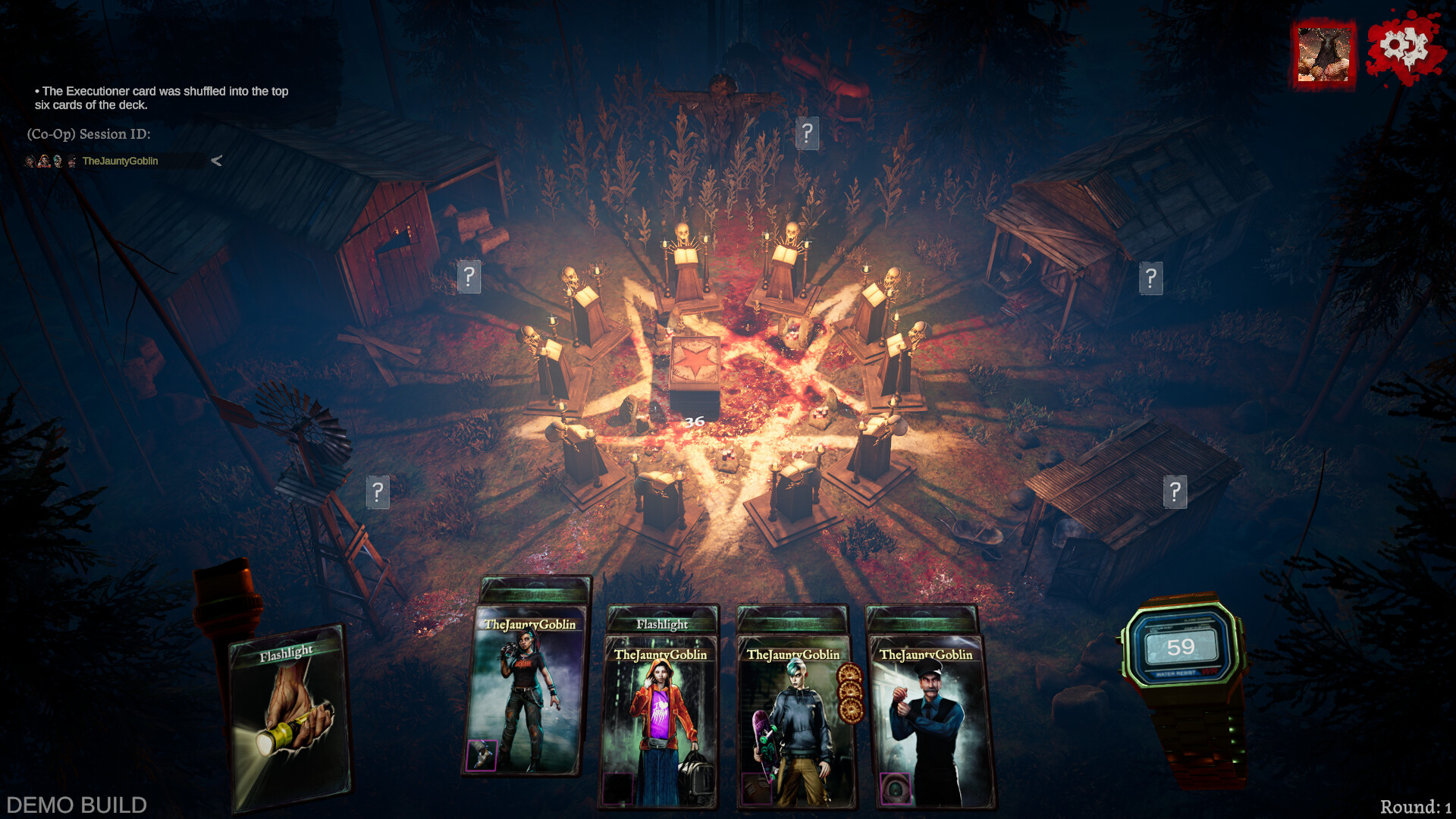Click the fourth player avatar in session list
This screenshot has width=1456, height=819.
pyautogui.click(x=72, y=161)
